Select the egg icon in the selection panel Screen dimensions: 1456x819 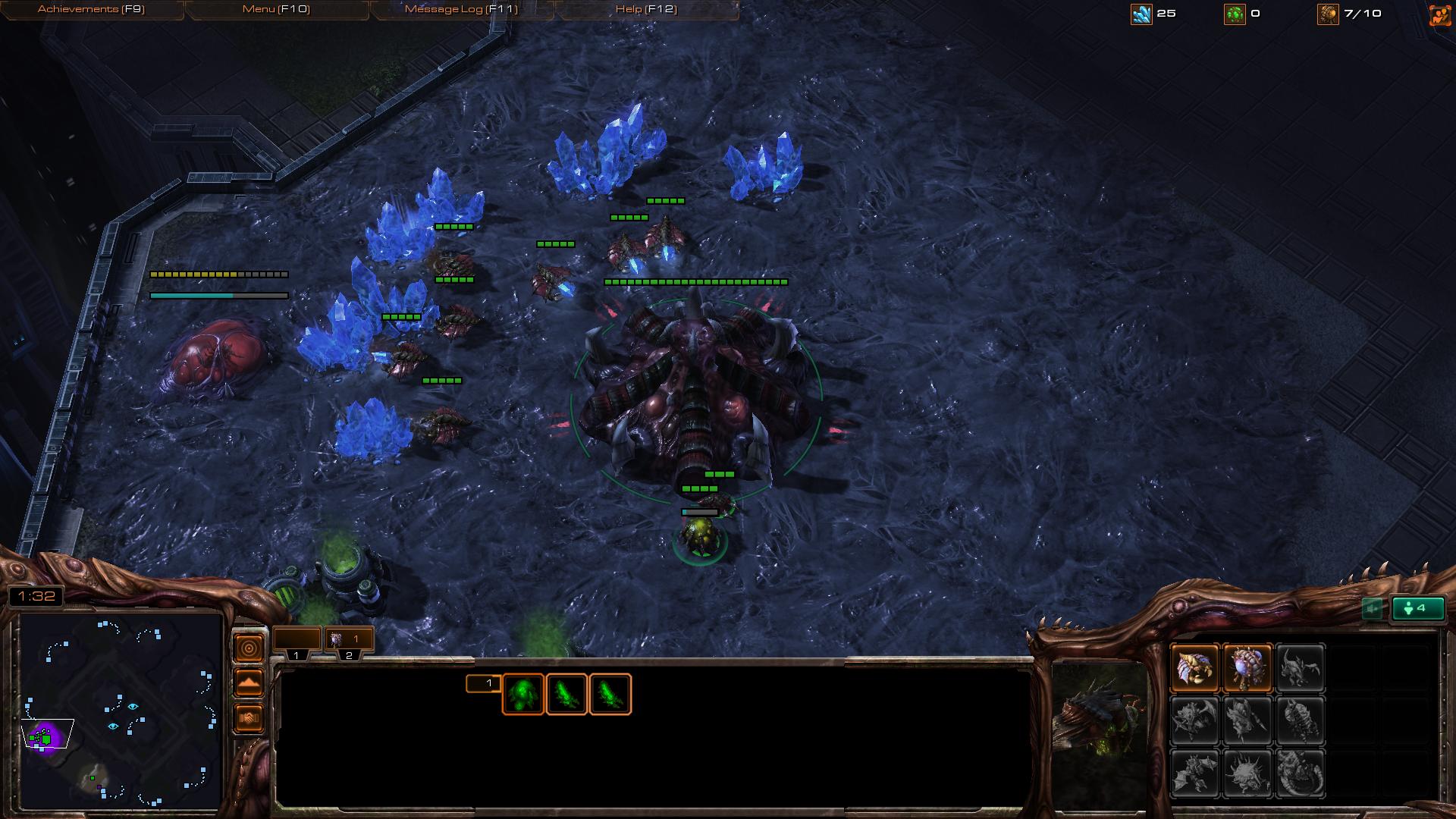(522, 694)
